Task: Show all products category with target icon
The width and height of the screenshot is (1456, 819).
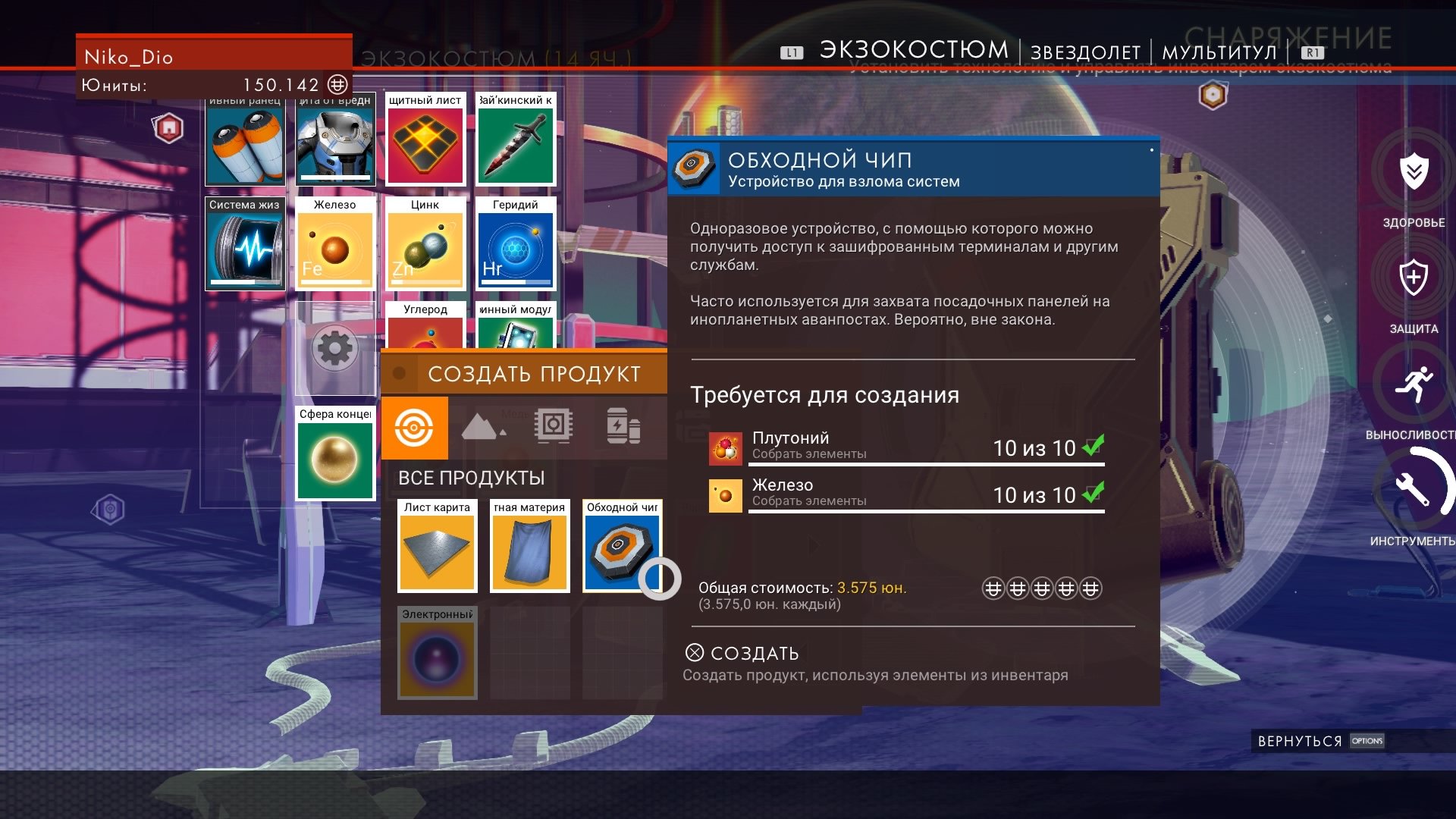Action: click(414, 428)
